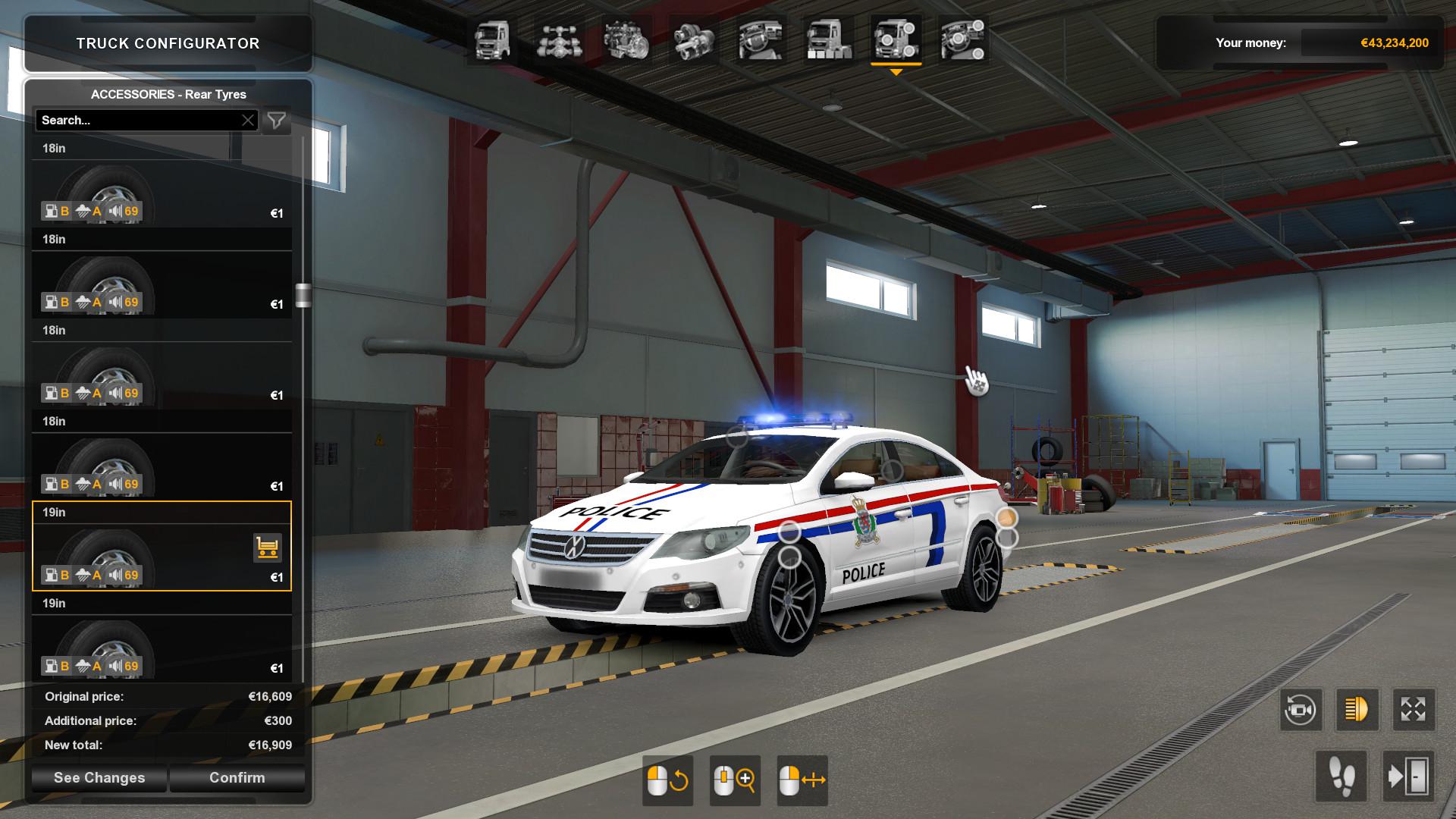Open the truck cabin category tab
Screen dimensions: 1456x819
pos(492,40)
